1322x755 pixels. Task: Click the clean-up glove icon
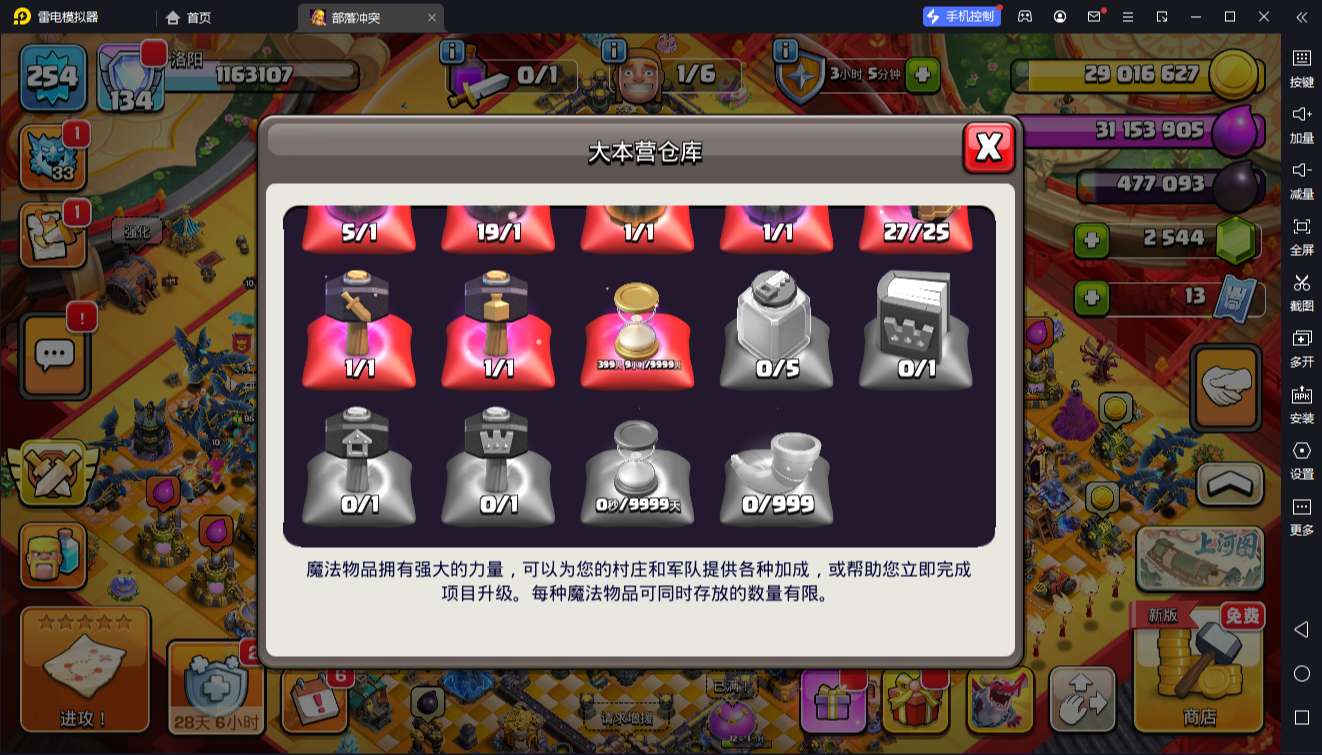point(1227,388)
